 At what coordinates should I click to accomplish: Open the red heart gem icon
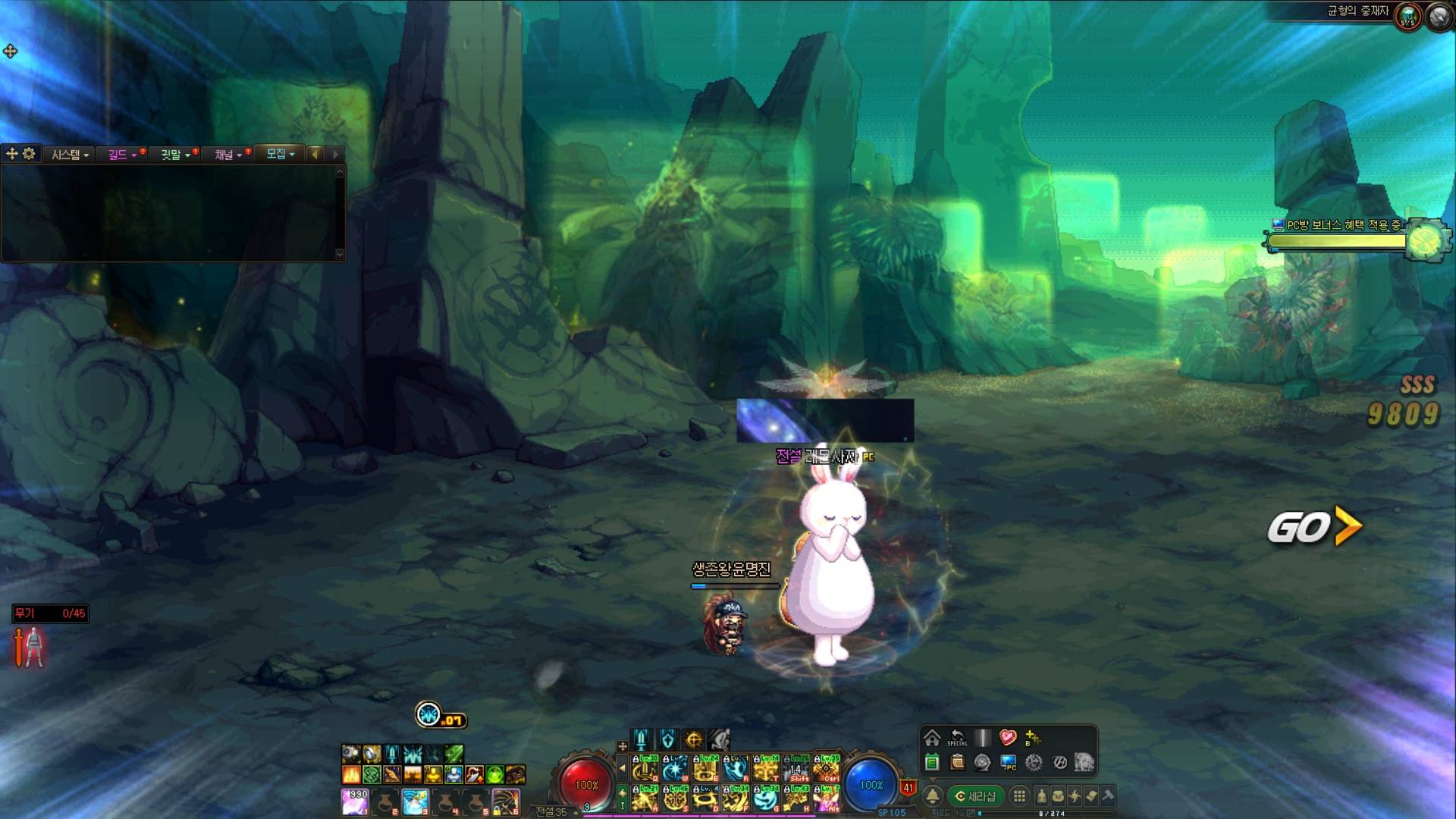point(1007,738)
